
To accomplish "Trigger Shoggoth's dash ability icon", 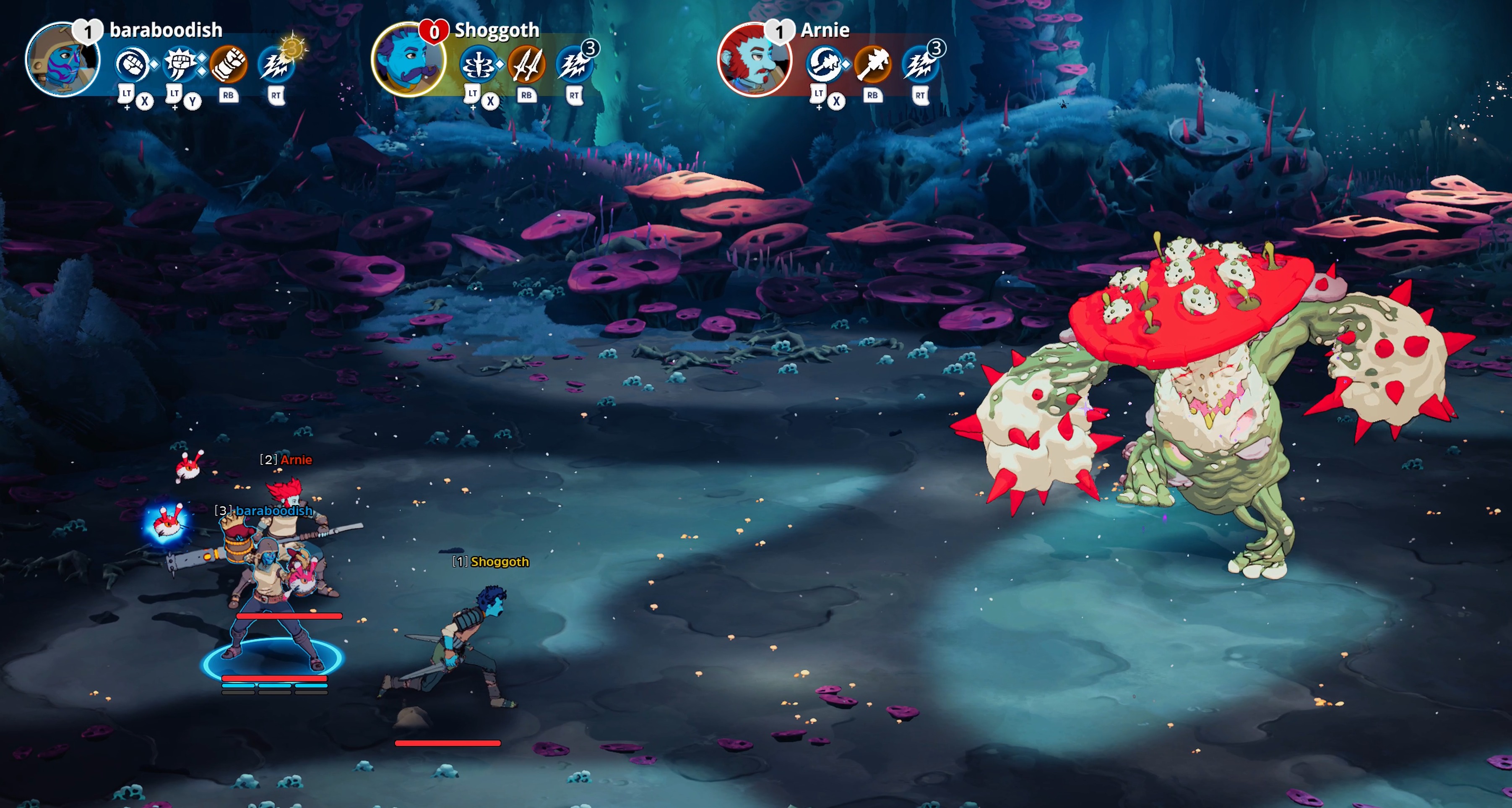I will 573,65.
